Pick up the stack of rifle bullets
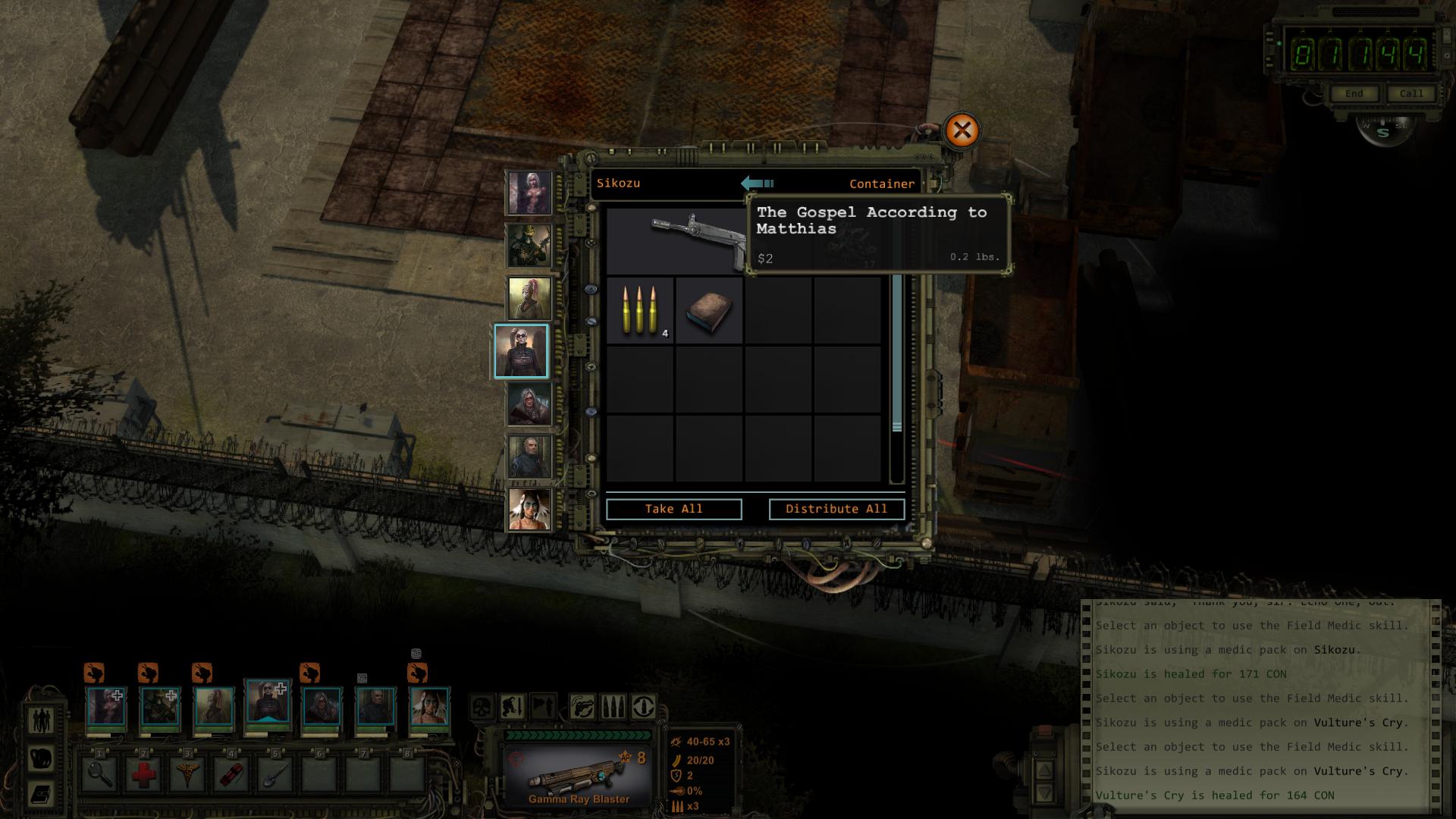This screenshot has height=819, width=1456. pyautogui.click(x=640, y=311)
